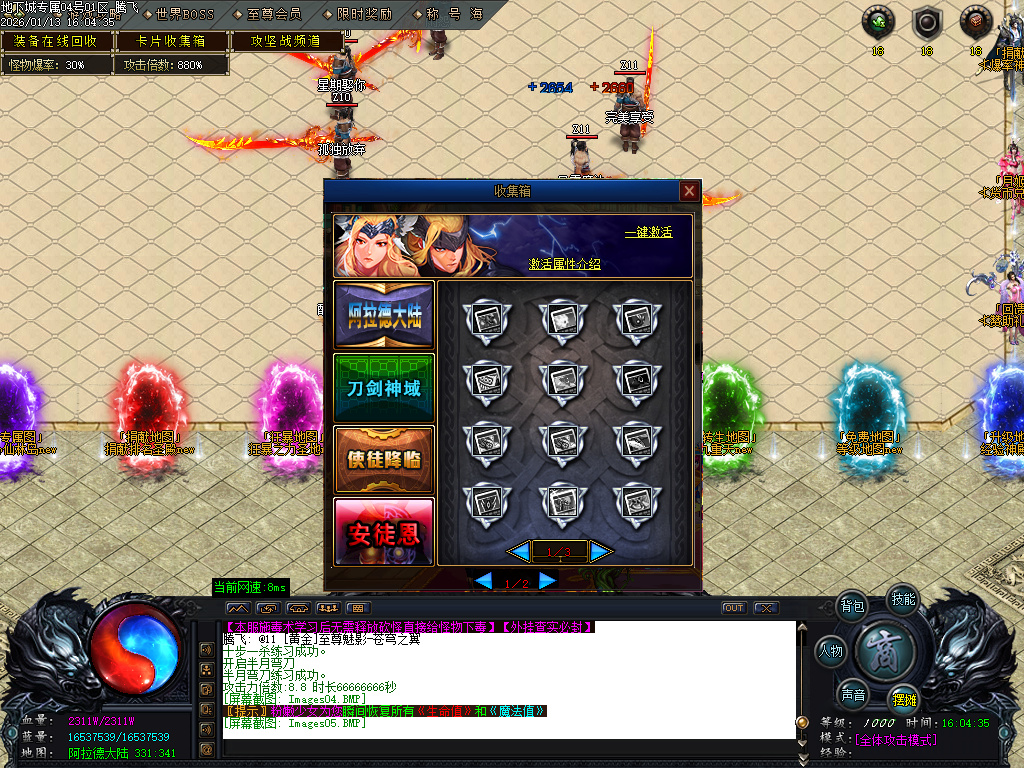Close the 收集箱 collection box window
The image size is (1024, 768).
[689, 191]
